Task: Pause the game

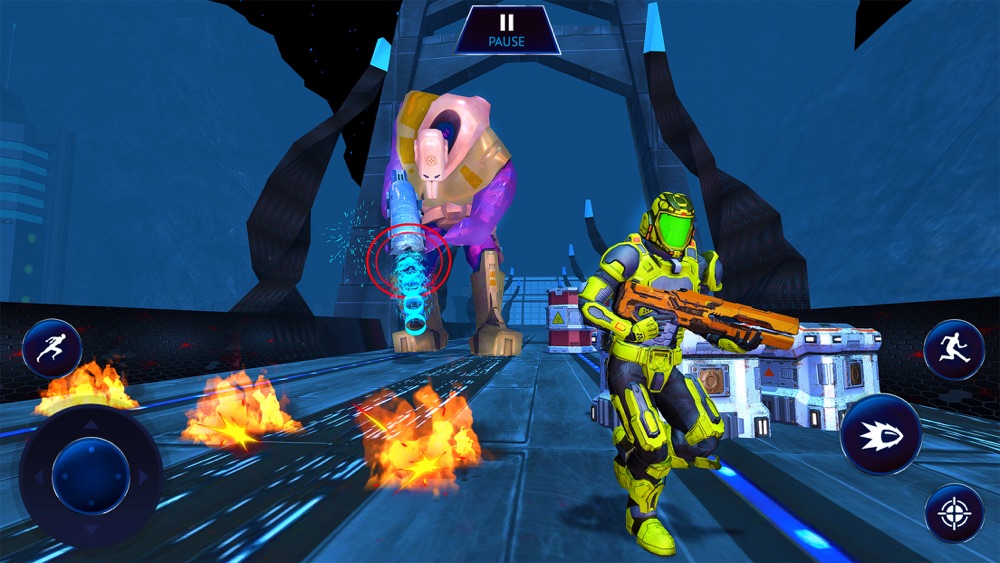Action: pyautogui.click(x=507, y=30)
